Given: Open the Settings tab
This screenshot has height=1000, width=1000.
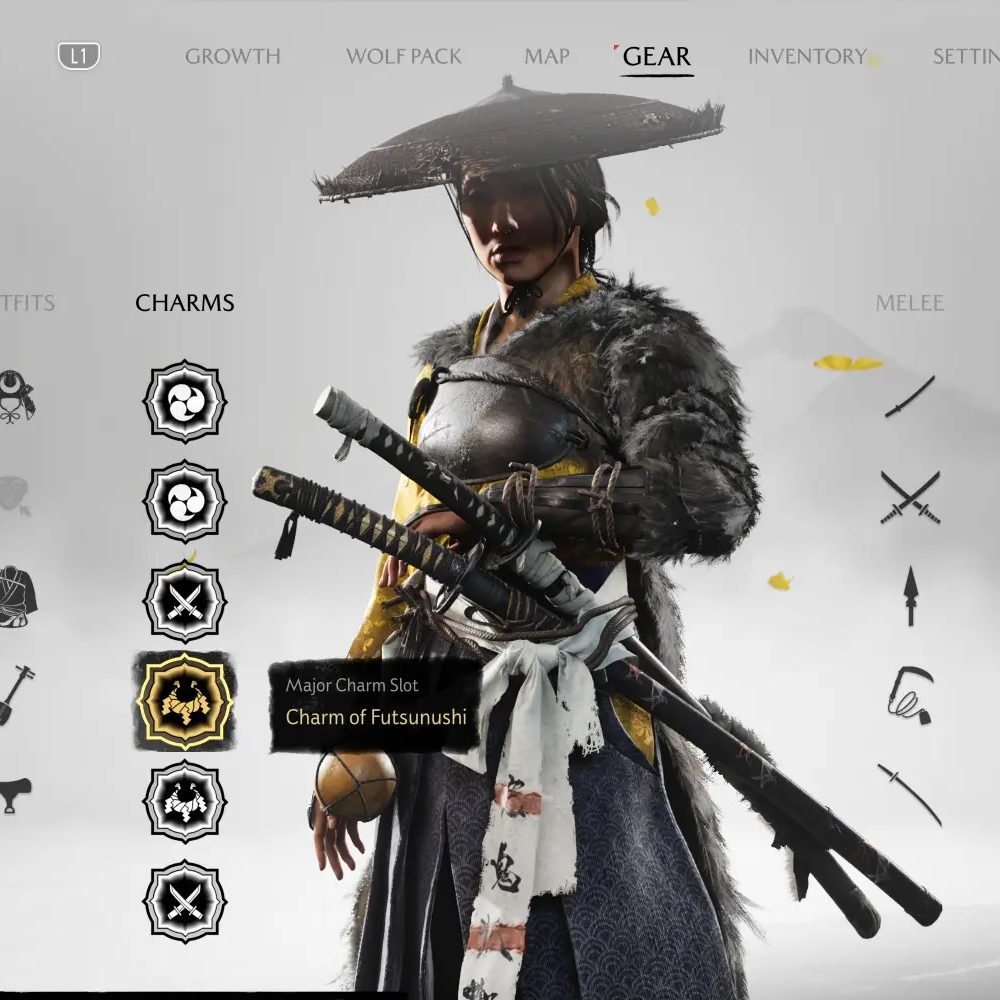Looking at the screenshot, I should pos(966,56).
